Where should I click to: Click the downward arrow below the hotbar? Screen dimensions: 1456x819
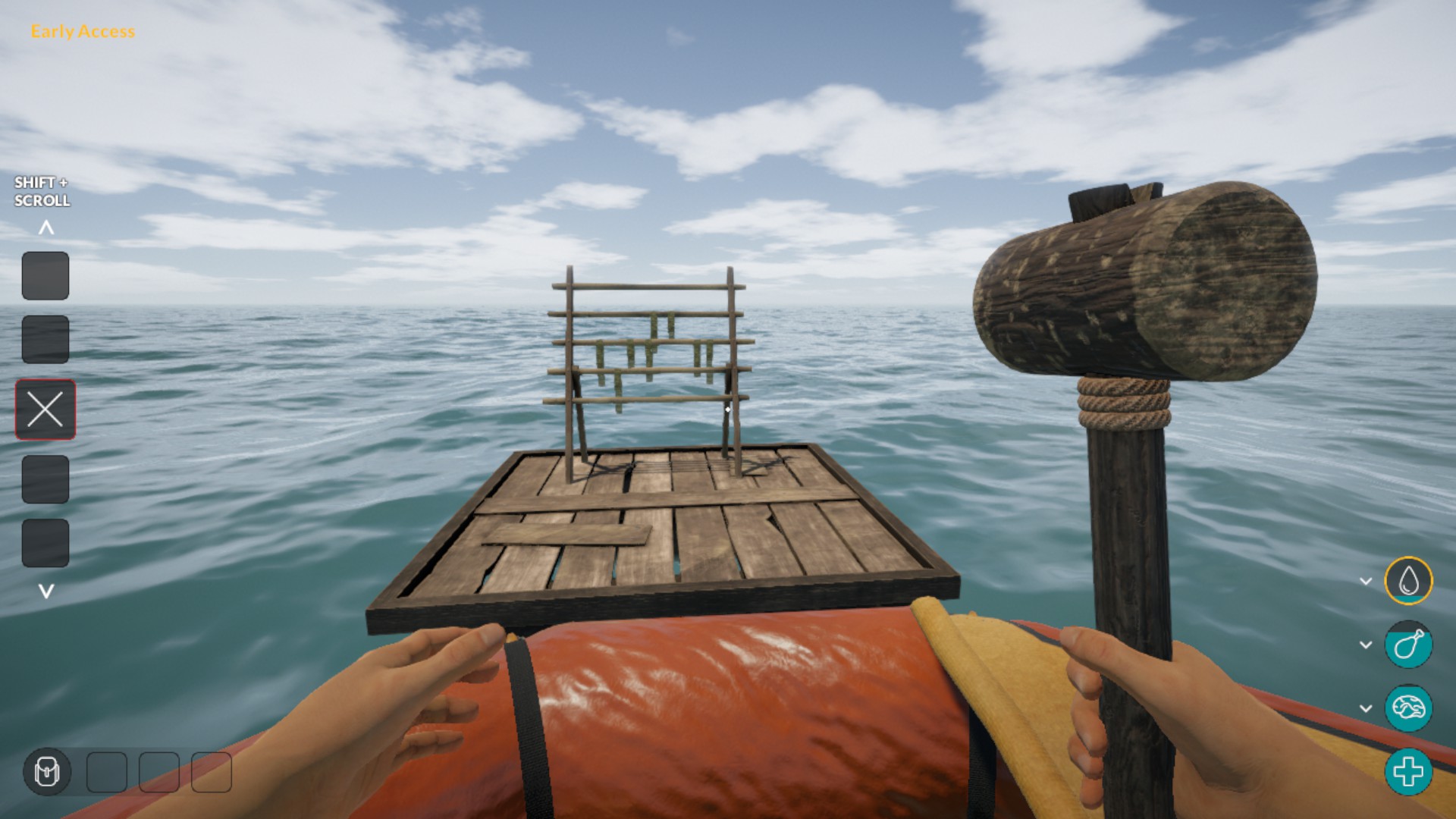click(46, 591)
